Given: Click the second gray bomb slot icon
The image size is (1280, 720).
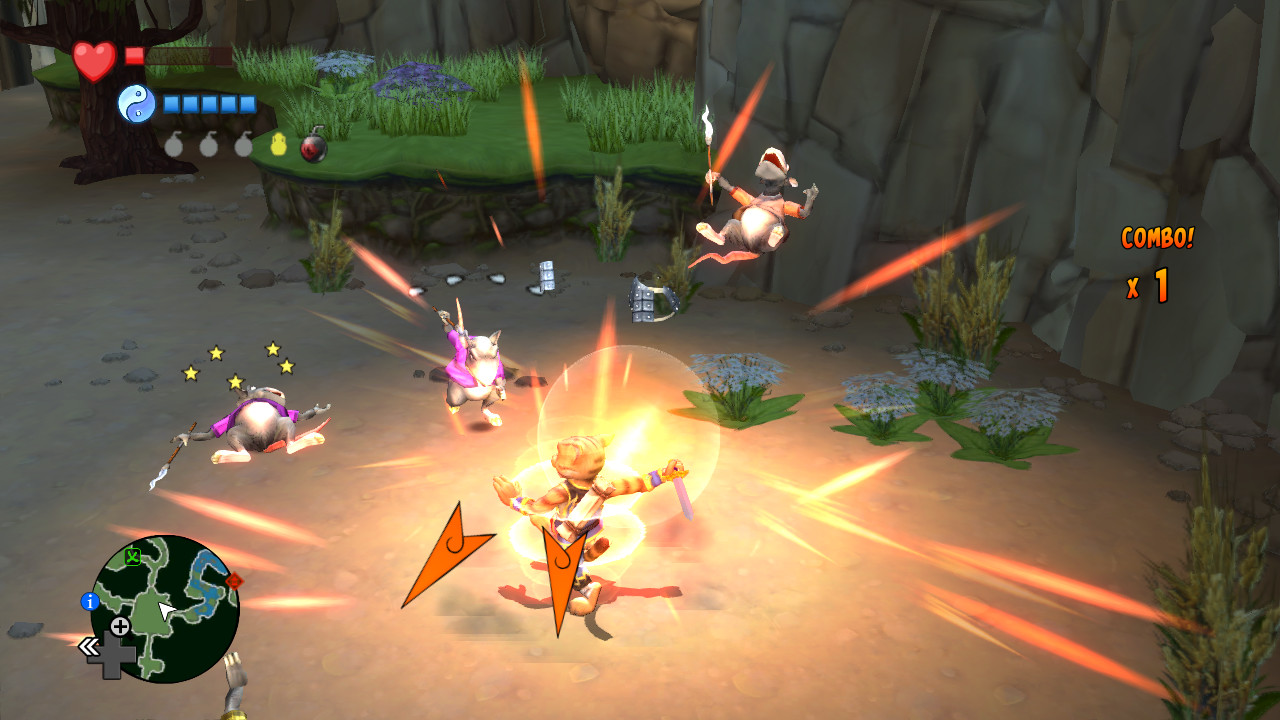Looking at the screenshot, I should (x=209, y=145).
